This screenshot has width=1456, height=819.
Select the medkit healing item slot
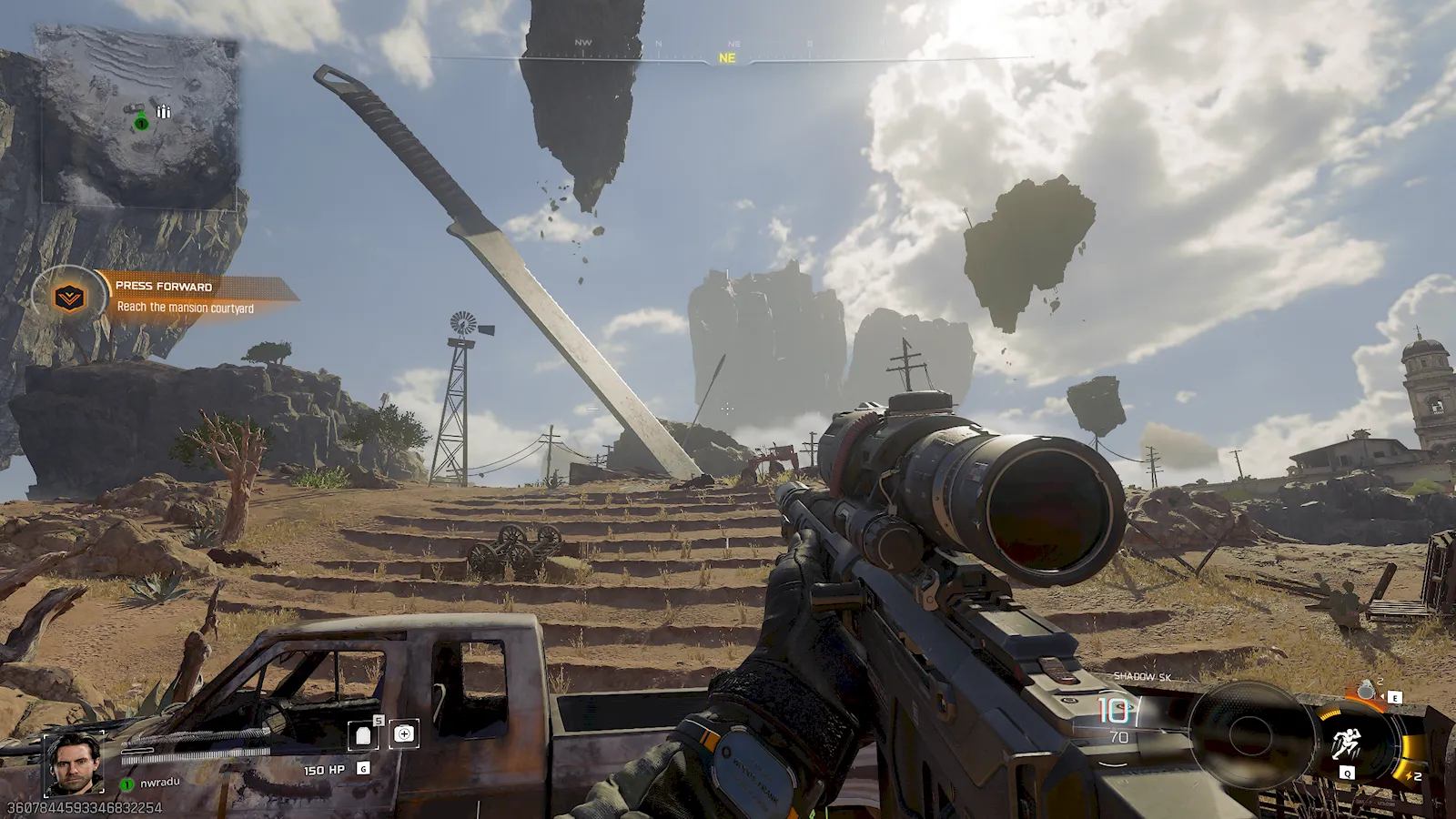[404, 733]
